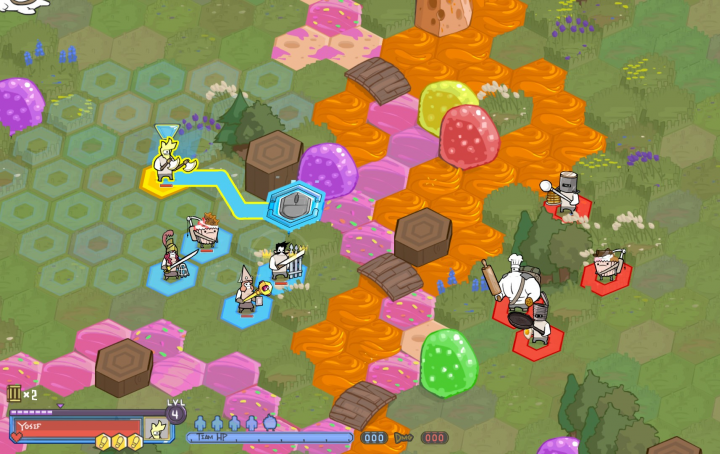Select the plumed-helmet sword fighter
The height and width of the screenshot is (454, 720).
click(x=172, y=258)
